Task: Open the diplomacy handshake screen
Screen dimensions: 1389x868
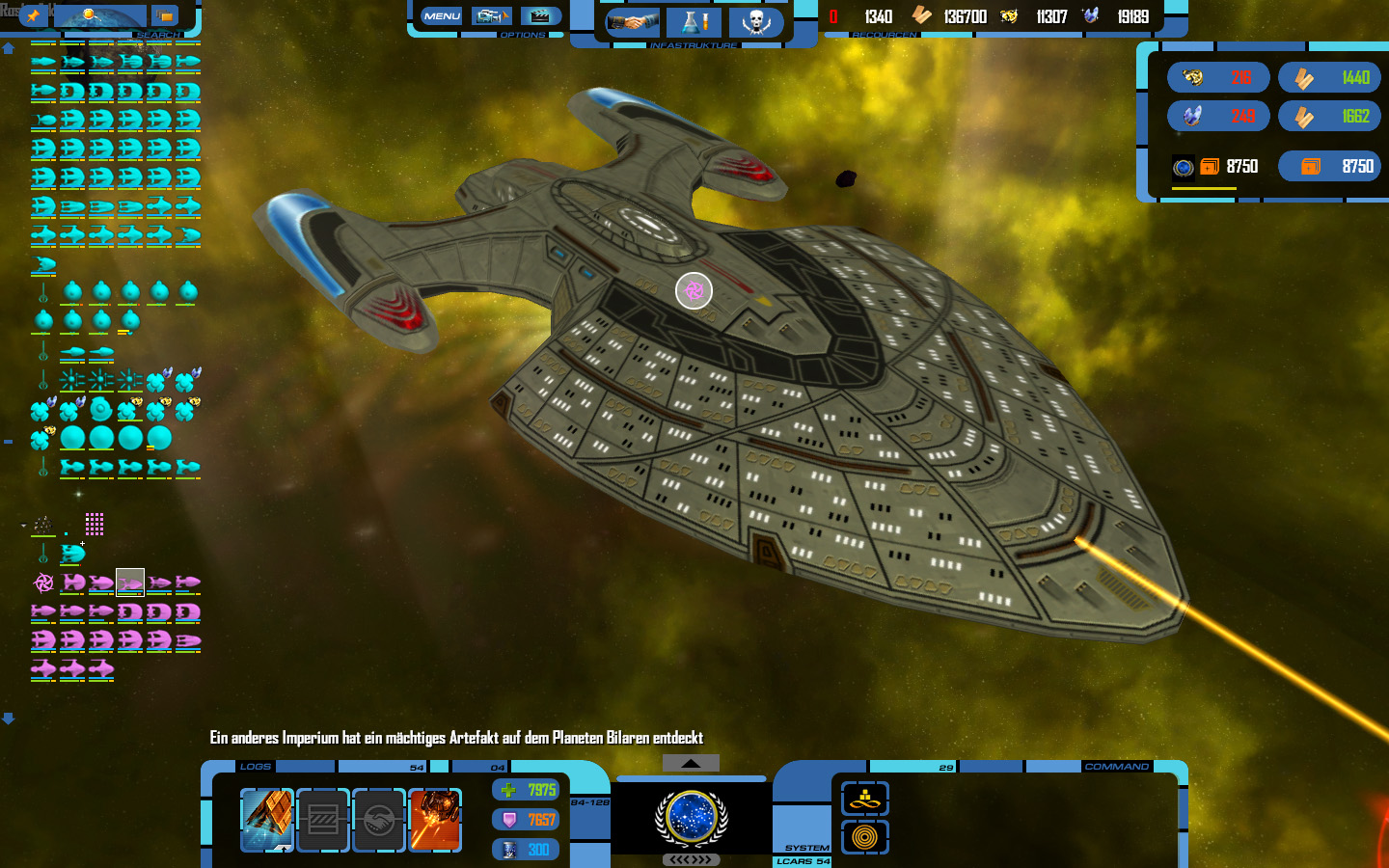Action: point(632,22)
